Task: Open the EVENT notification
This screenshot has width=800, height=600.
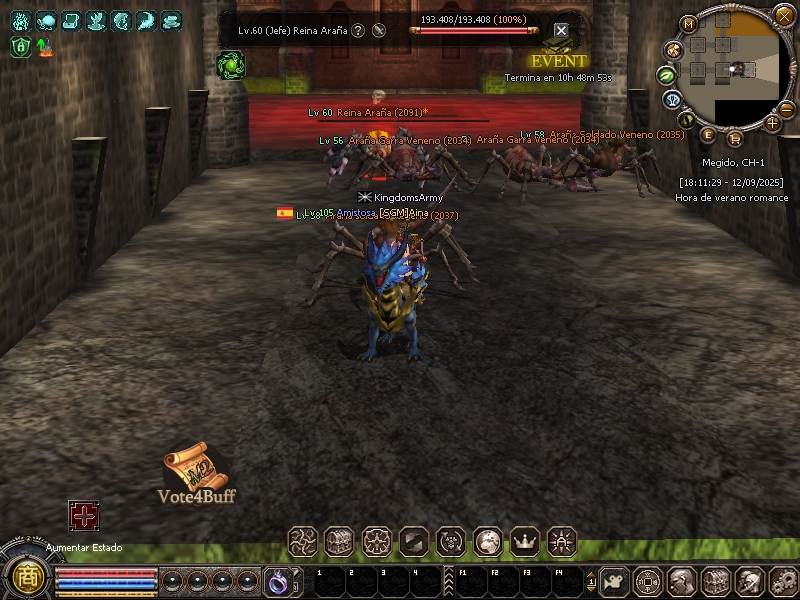Action: (558, 60)
